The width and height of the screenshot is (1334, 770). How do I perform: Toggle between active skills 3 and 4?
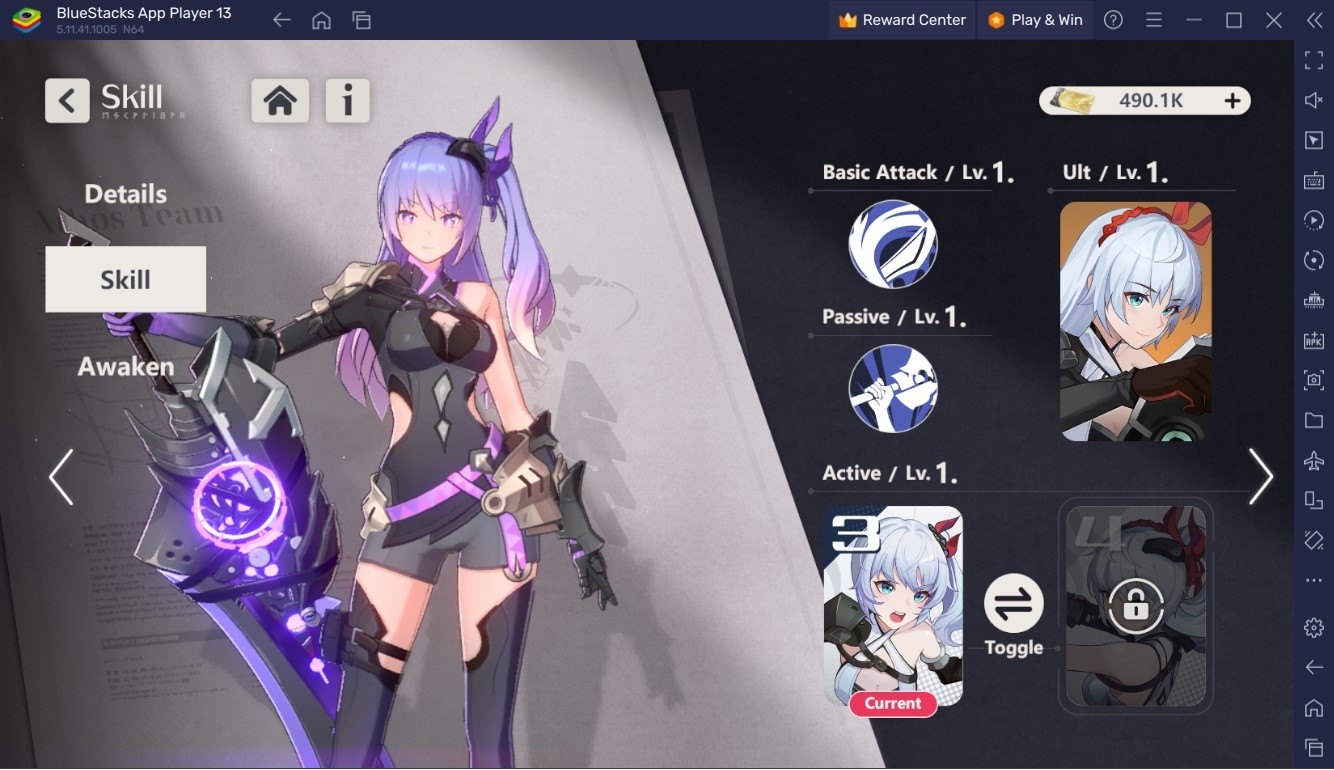point(1014,605)
